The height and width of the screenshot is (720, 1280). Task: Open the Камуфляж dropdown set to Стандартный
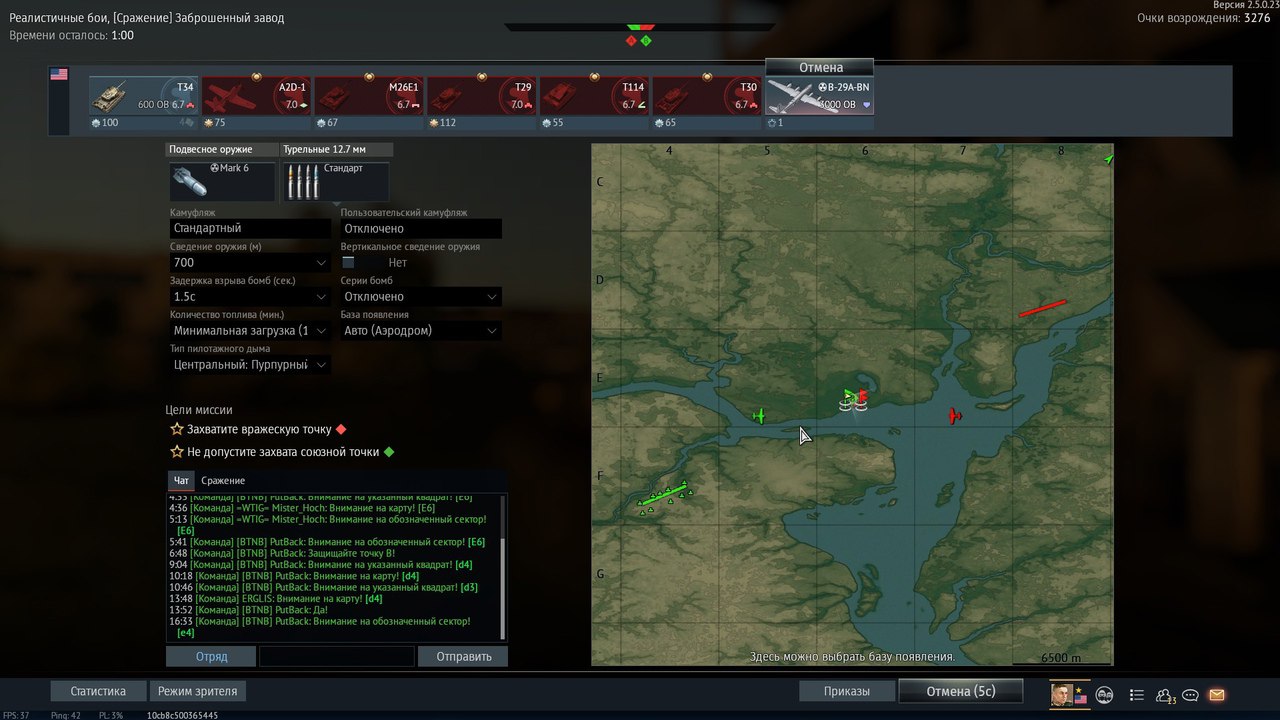click(250, 228)
